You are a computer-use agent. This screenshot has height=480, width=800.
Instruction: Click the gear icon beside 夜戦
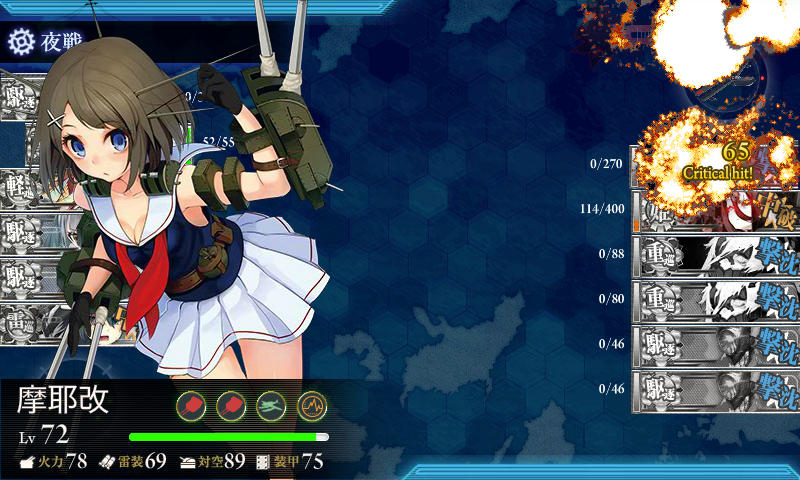tap(20, 41)
